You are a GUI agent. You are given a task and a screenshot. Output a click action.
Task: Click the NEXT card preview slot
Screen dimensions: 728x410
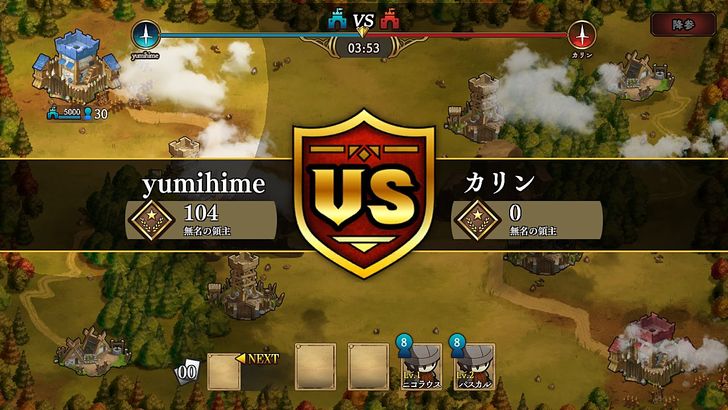pyautogui.click(x=226, y=370)
